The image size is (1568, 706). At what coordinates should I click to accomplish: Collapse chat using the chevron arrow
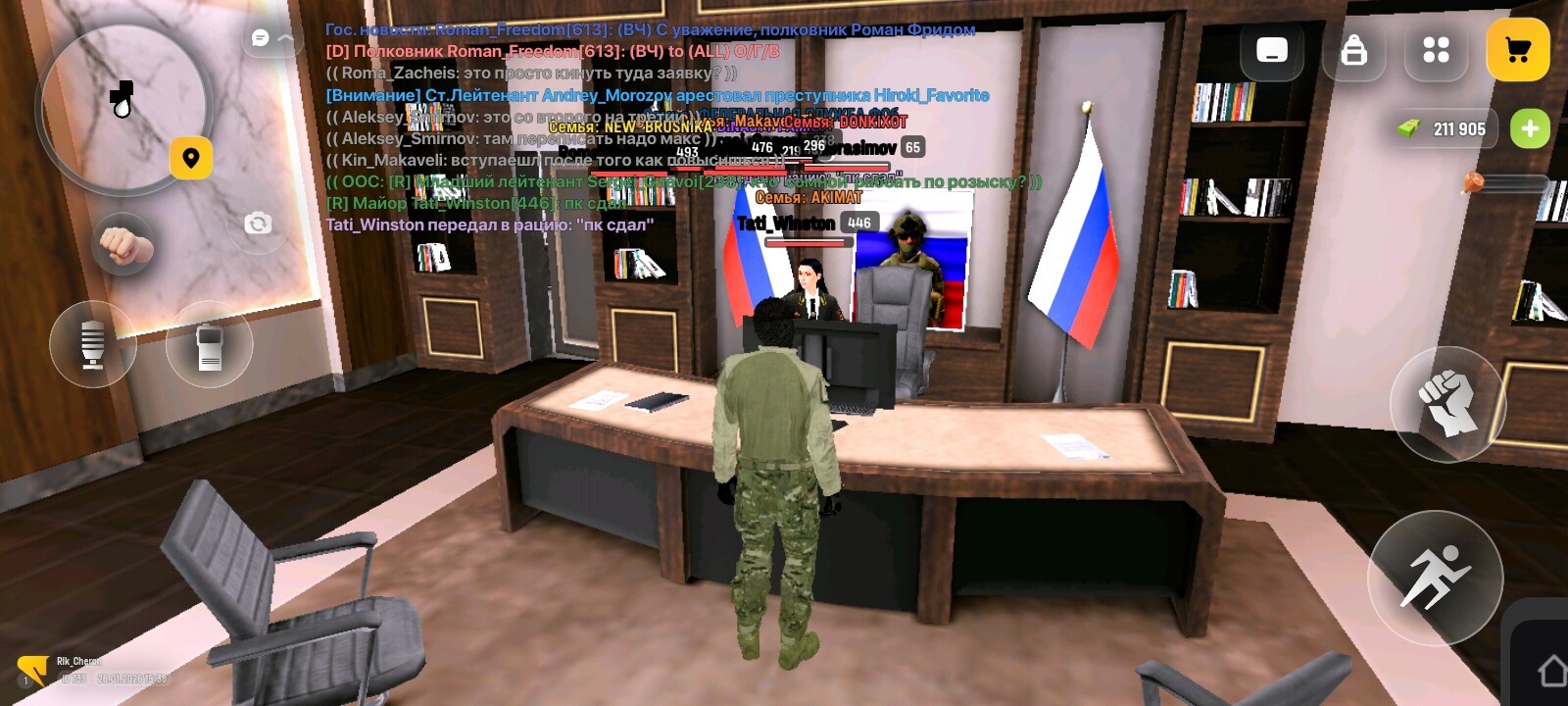click(286, 37)
